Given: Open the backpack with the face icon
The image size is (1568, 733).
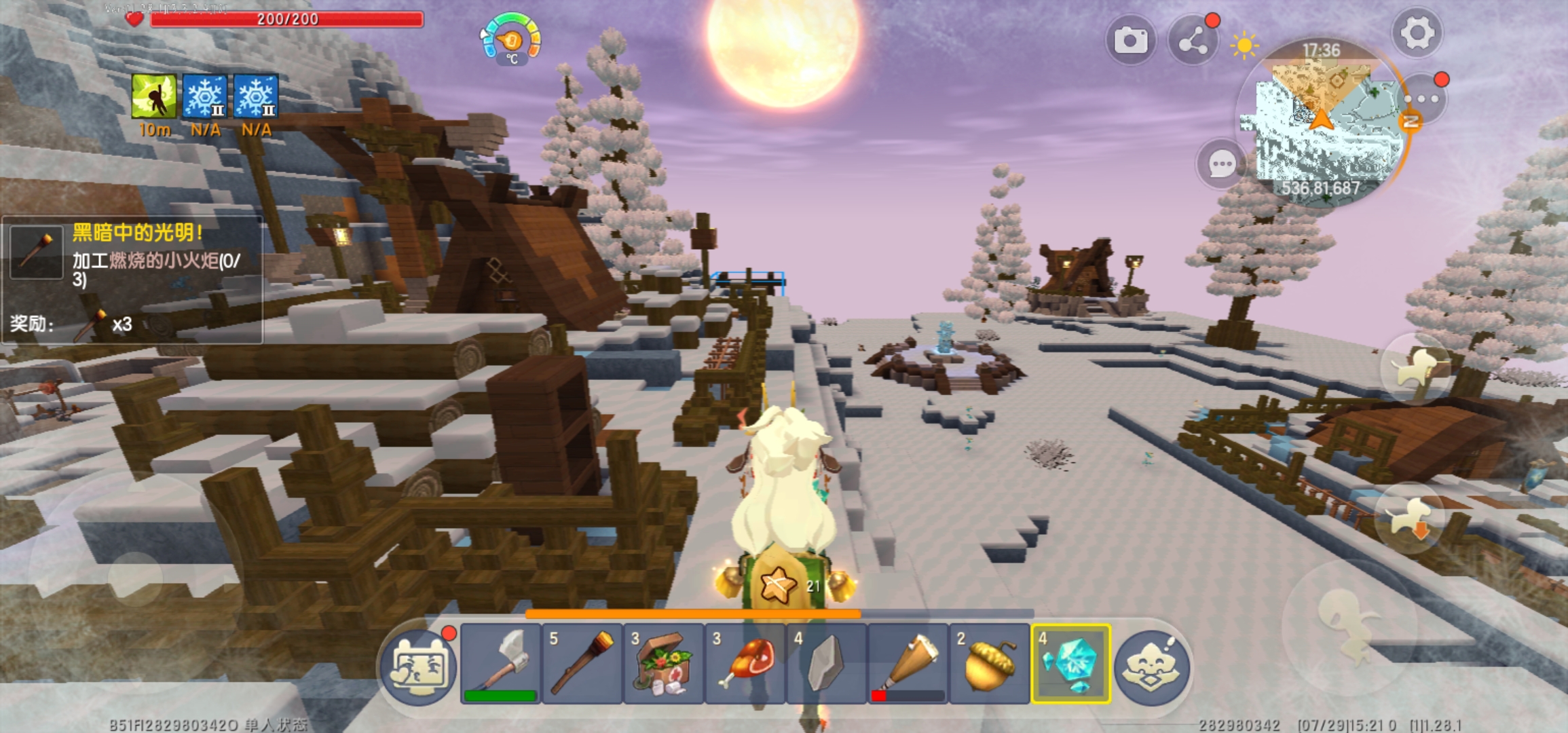Looking at the screenshot, I should click(x=419, y=666).
